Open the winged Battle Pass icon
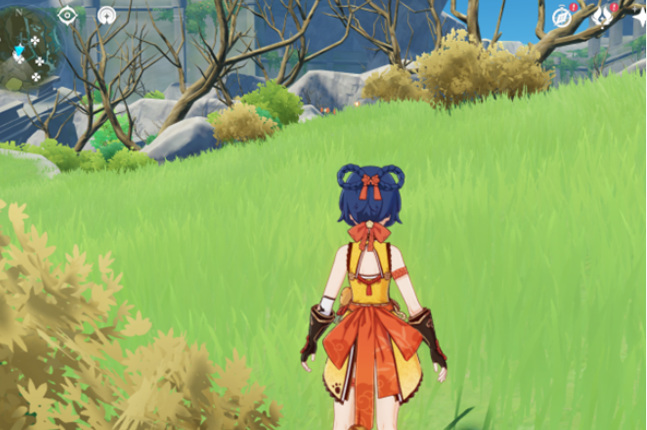This screenshot has width=647, height=430. [x=602, y=15]
